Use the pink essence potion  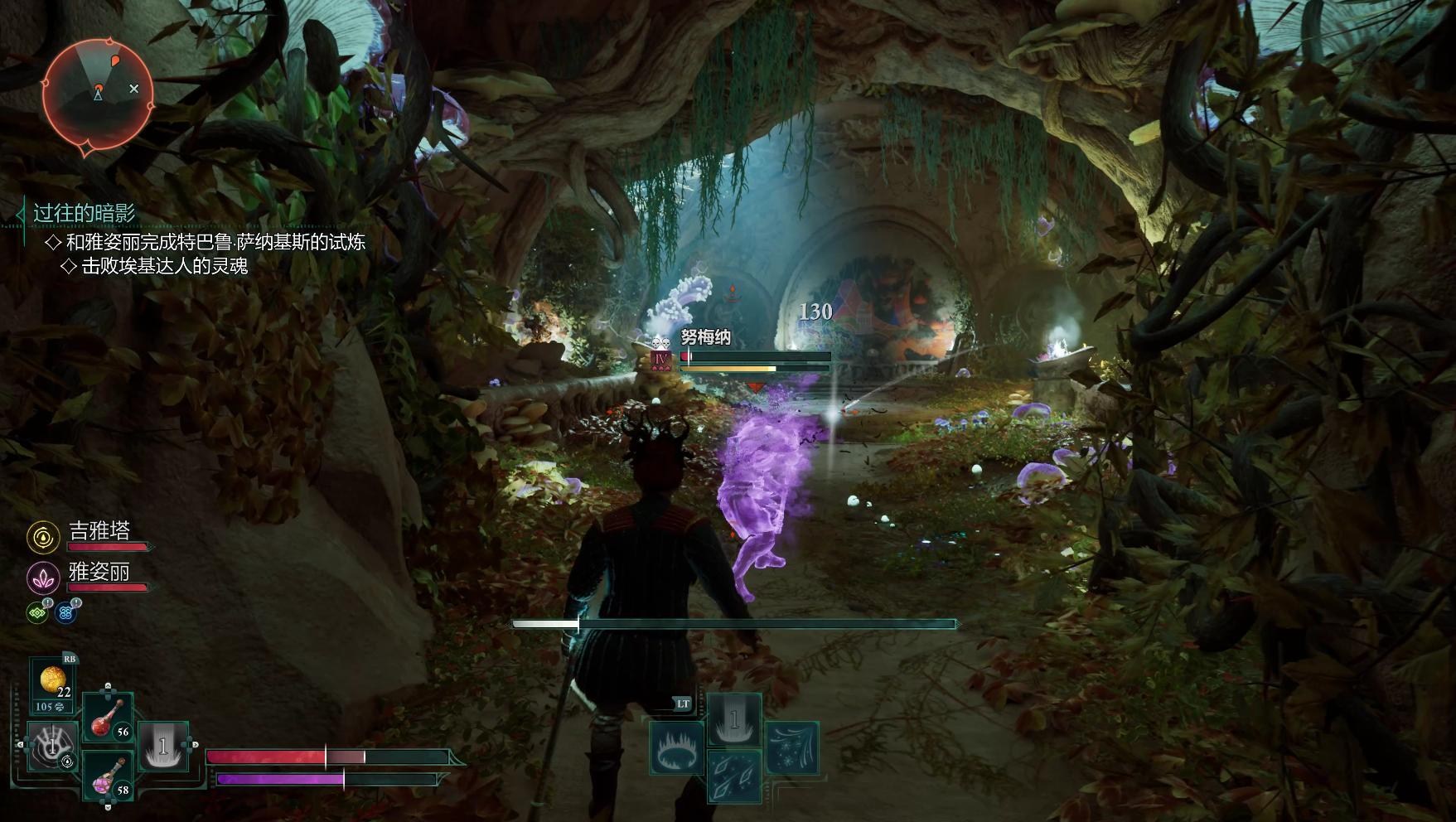pyautogui.click(x=109, y=776)
